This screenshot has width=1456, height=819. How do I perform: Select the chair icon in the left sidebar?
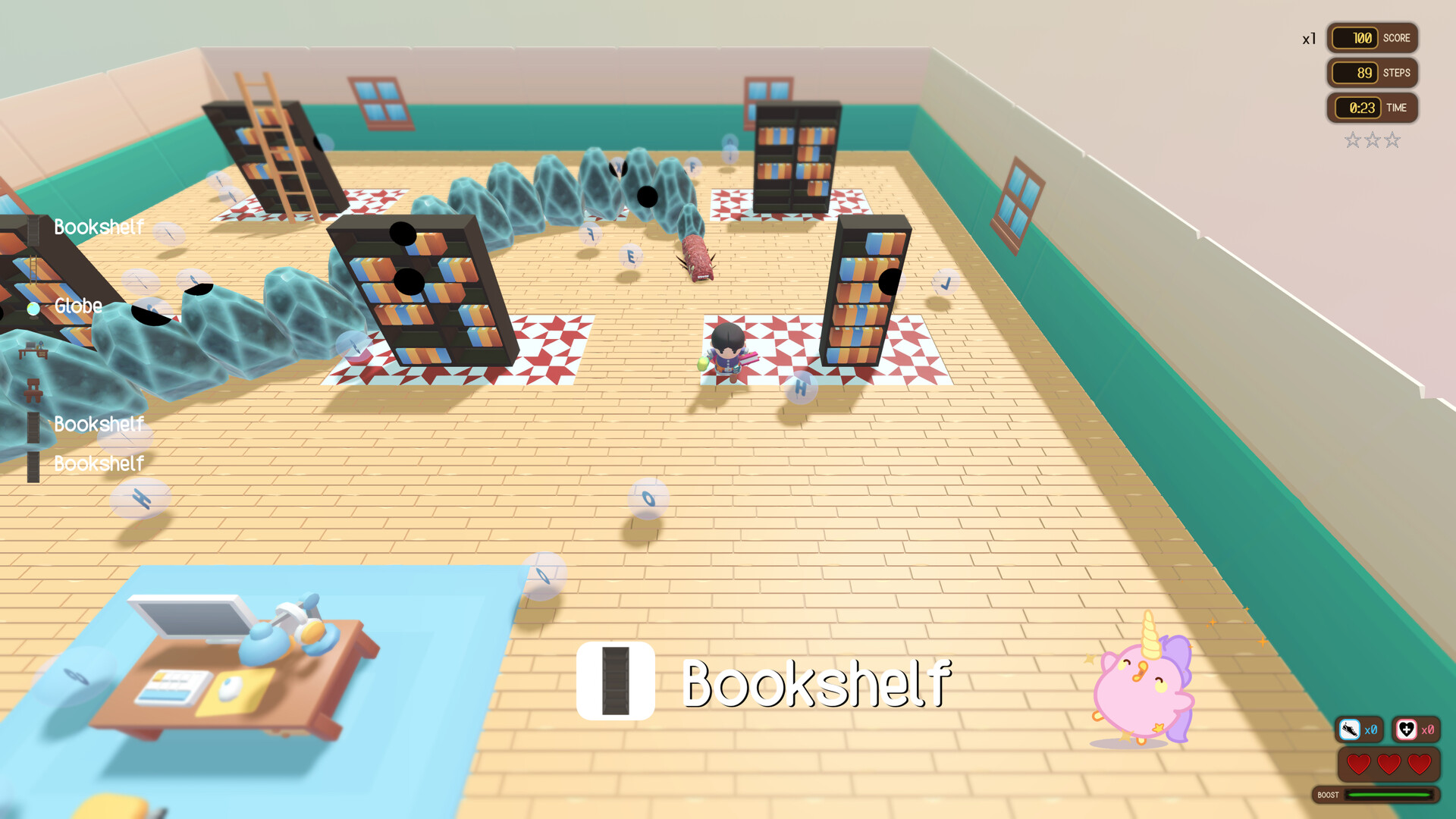[x=33, y=390]
